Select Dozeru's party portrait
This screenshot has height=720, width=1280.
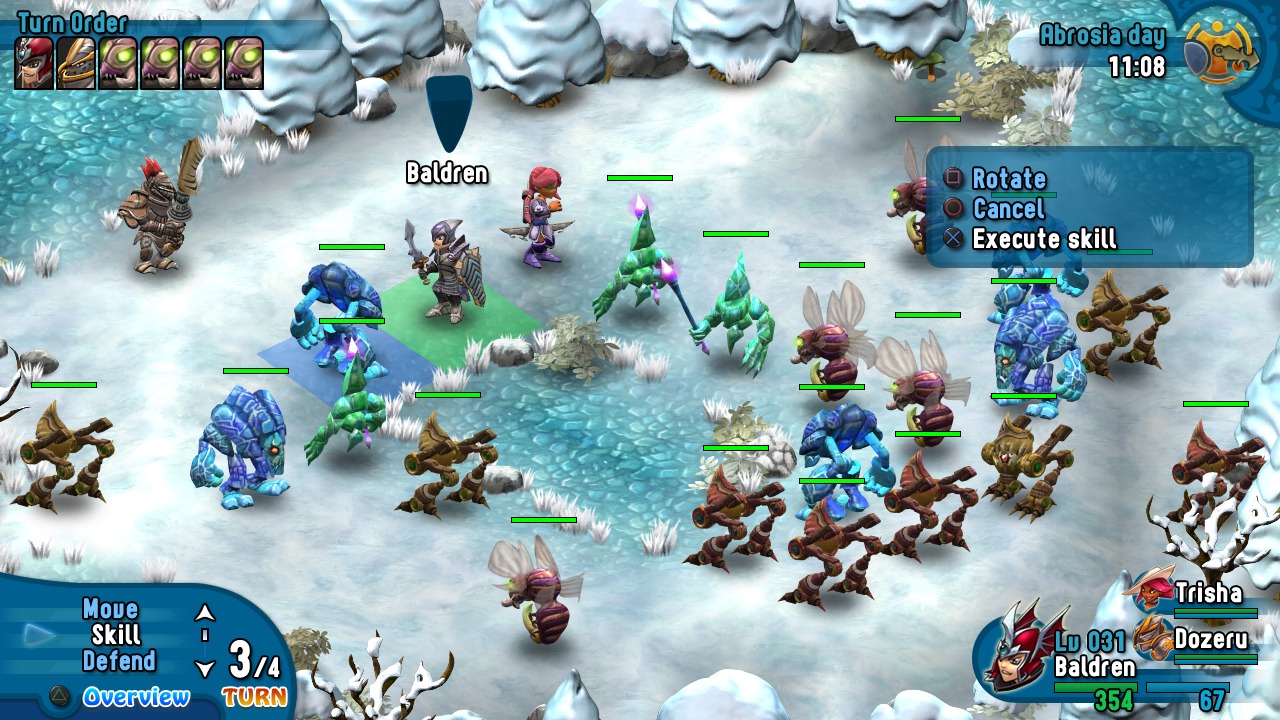click(x=1152, y=637)
